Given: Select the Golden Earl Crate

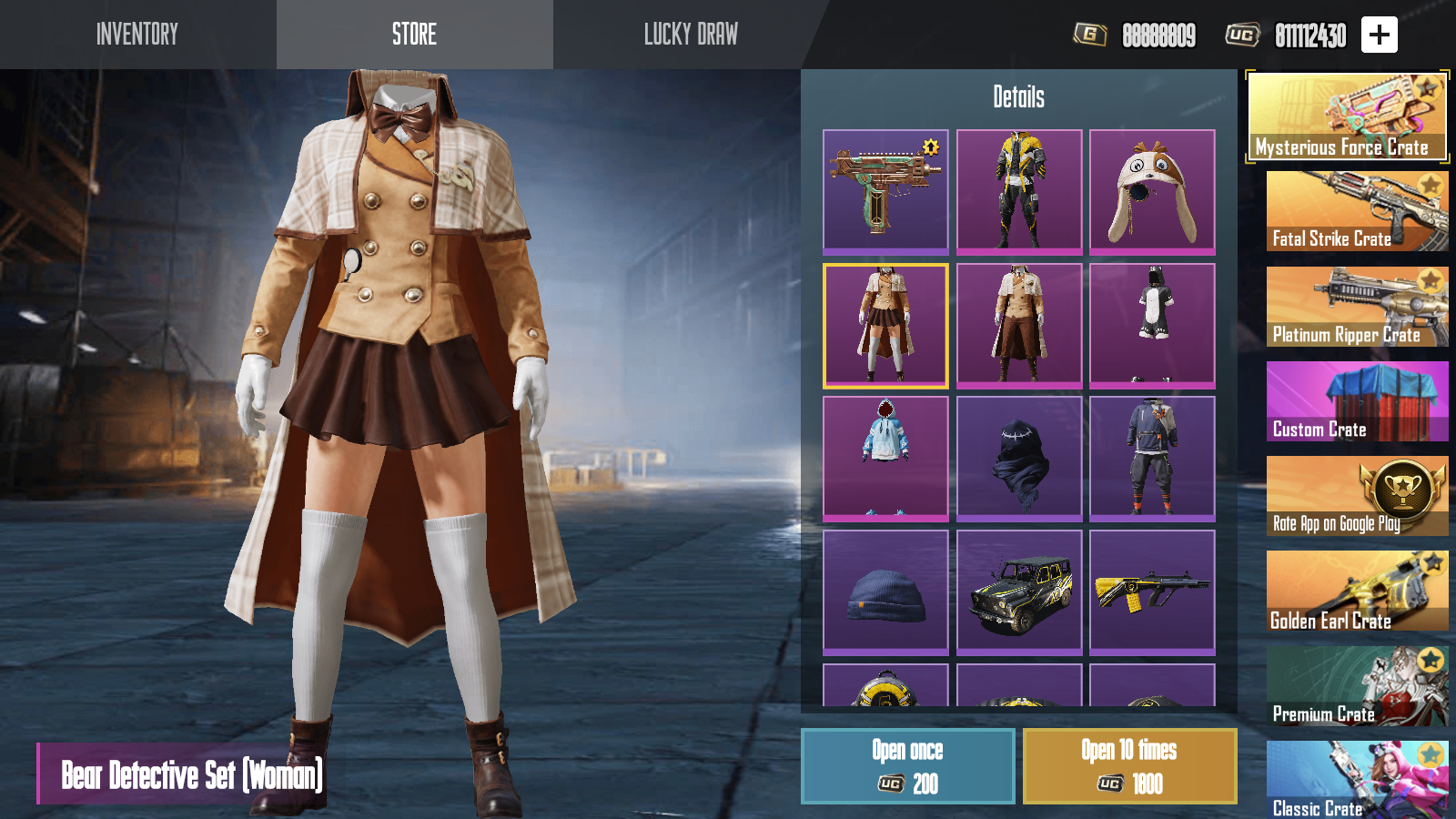Looking at the screenshot, I should pos(1357,591).
